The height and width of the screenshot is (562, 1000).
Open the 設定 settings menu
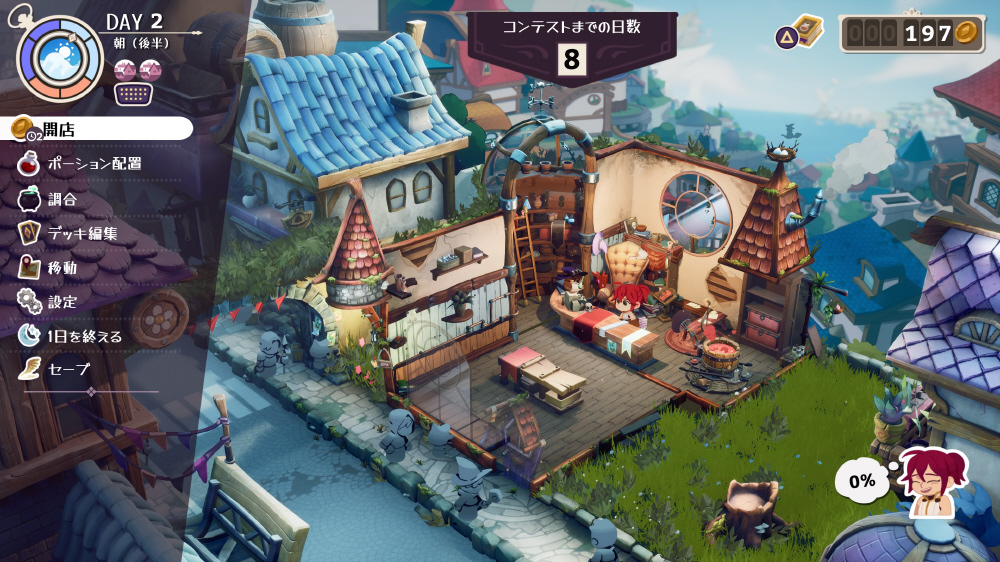[62, 301]
